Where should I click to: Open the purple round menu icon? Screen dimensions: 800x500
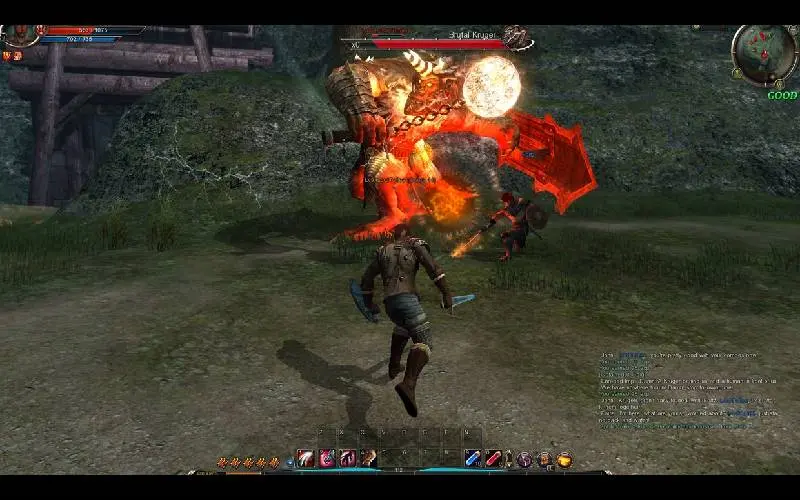pyautogui.click(x=524, y=459)
